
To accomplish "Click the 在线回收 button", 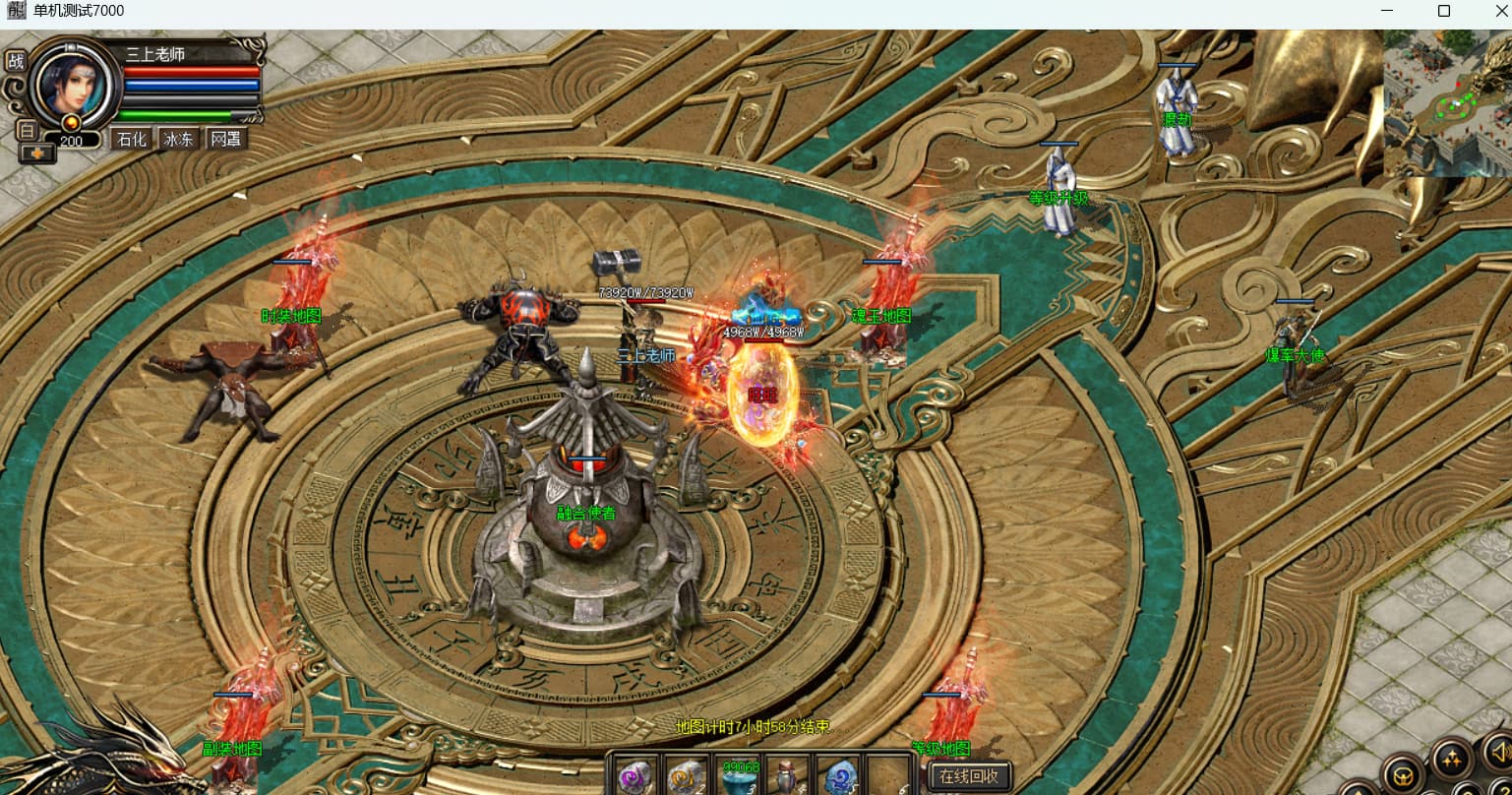I will coord(969,775).
